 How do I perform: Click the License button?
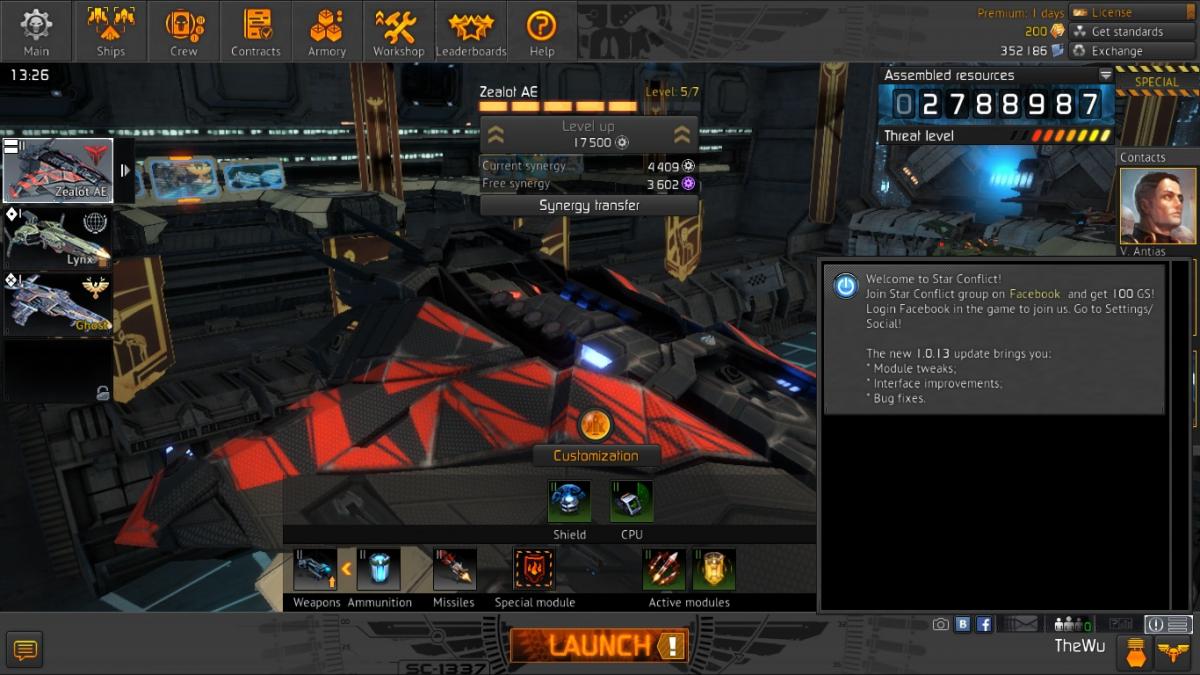(1131, 13)
